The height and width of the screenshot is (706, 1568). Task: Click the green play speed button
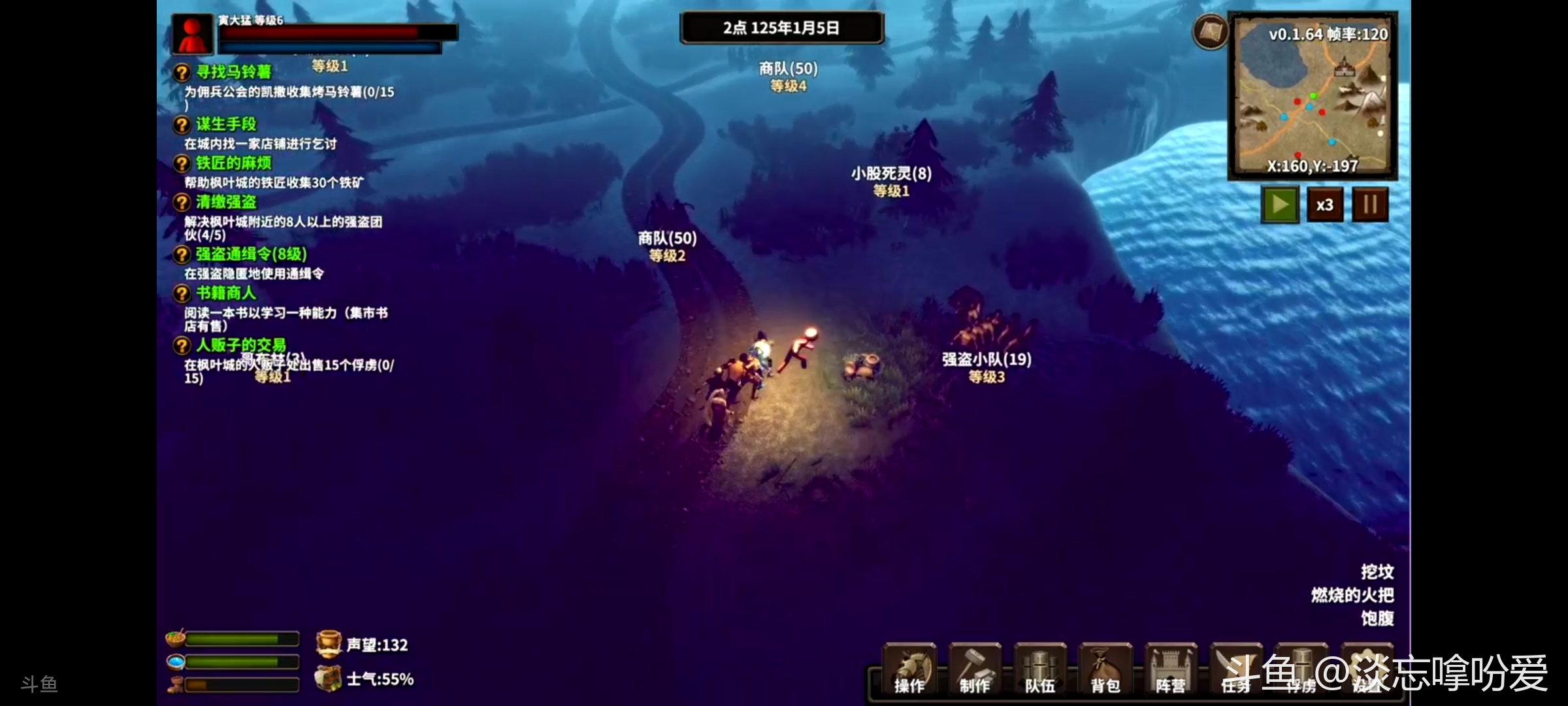pyautogui.click(x=1280, y=205)
